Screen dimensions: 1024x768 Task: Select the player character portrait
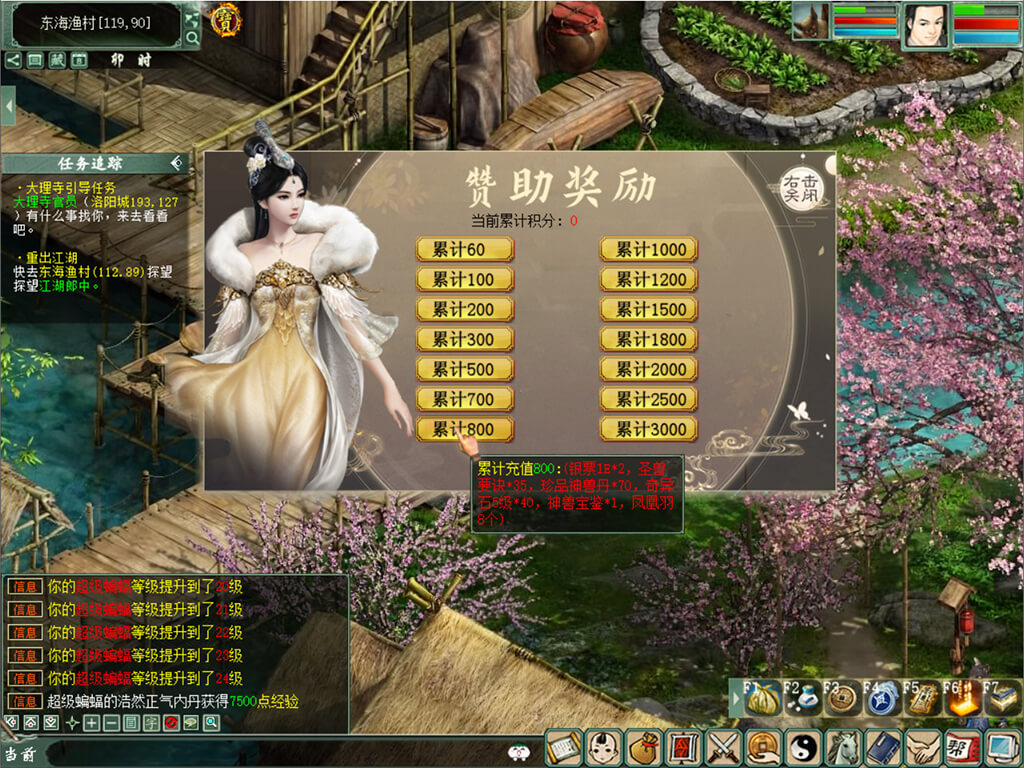pyautogui.click(x=926, y=25)
